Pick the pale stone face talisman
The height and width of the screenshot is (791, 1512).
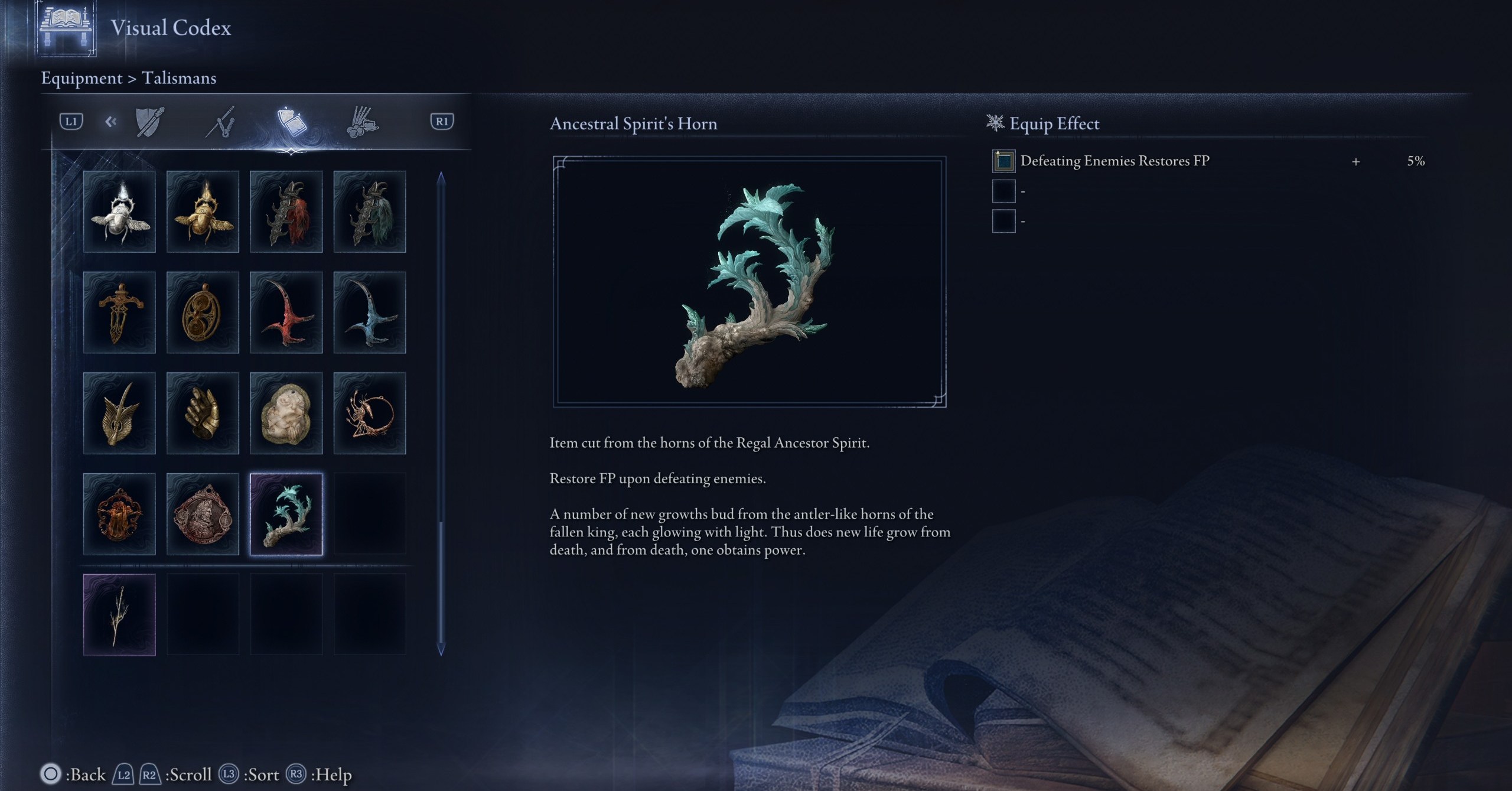pos(286,413)
